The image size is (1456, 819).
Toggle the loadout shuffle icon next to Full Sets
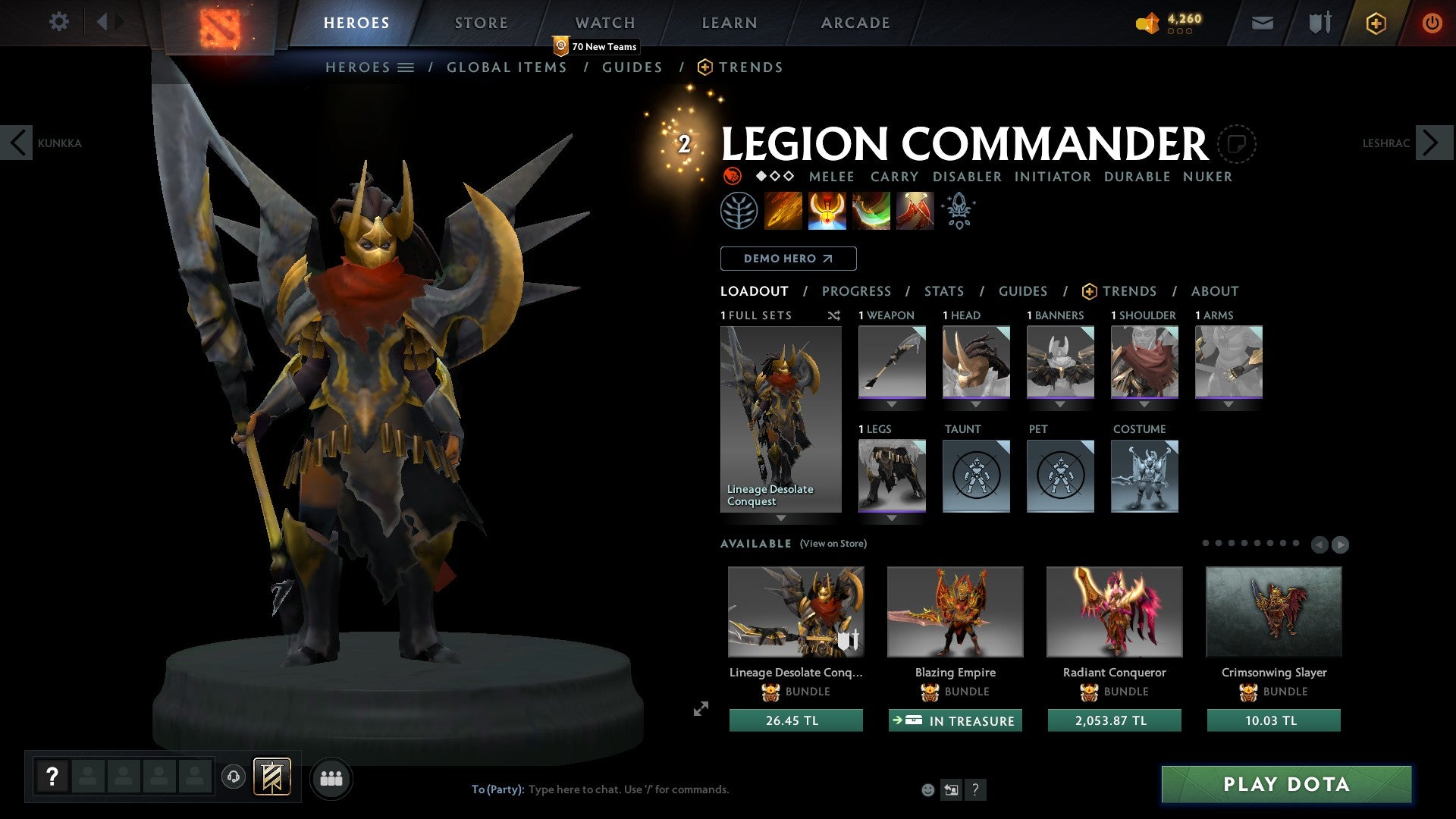pyautogui.click(x=834, y=315)
